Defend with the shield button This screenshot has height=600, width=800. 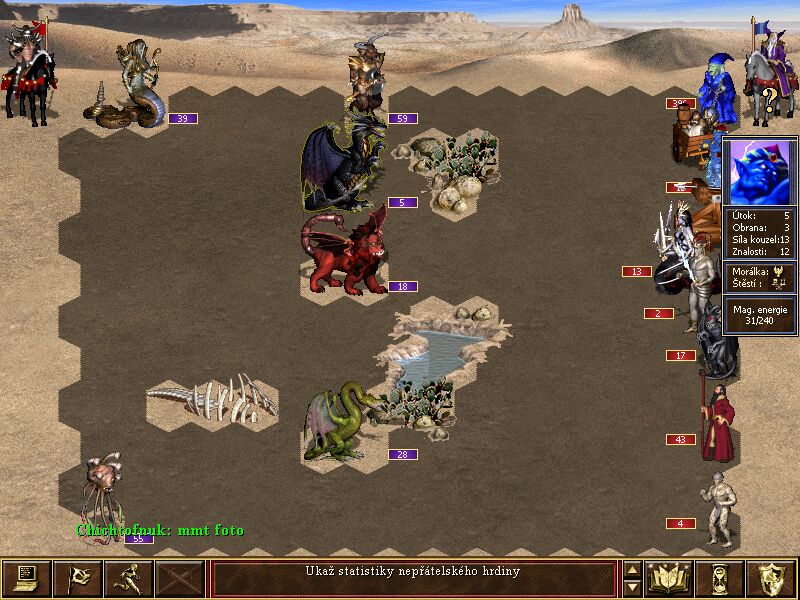772,578
